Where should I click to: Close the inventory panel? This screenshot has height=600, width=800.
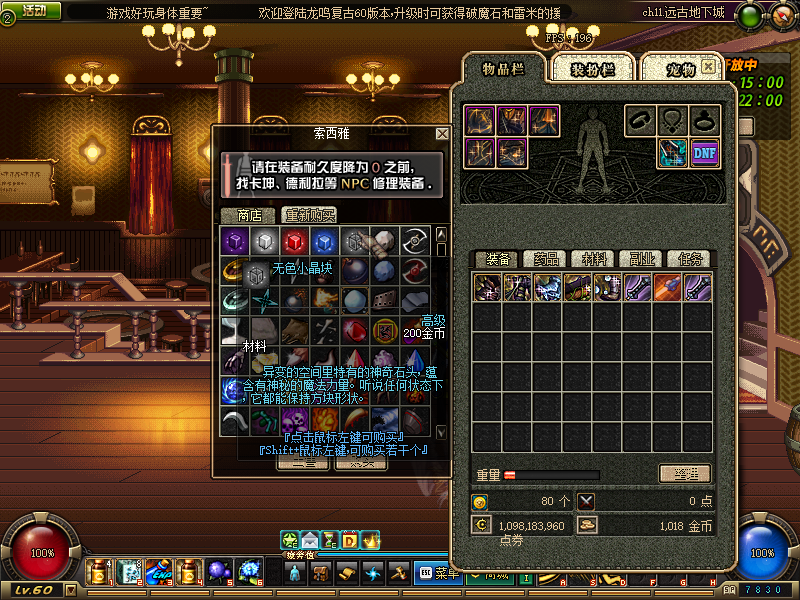pyautogui.click(x=708, y=66)
